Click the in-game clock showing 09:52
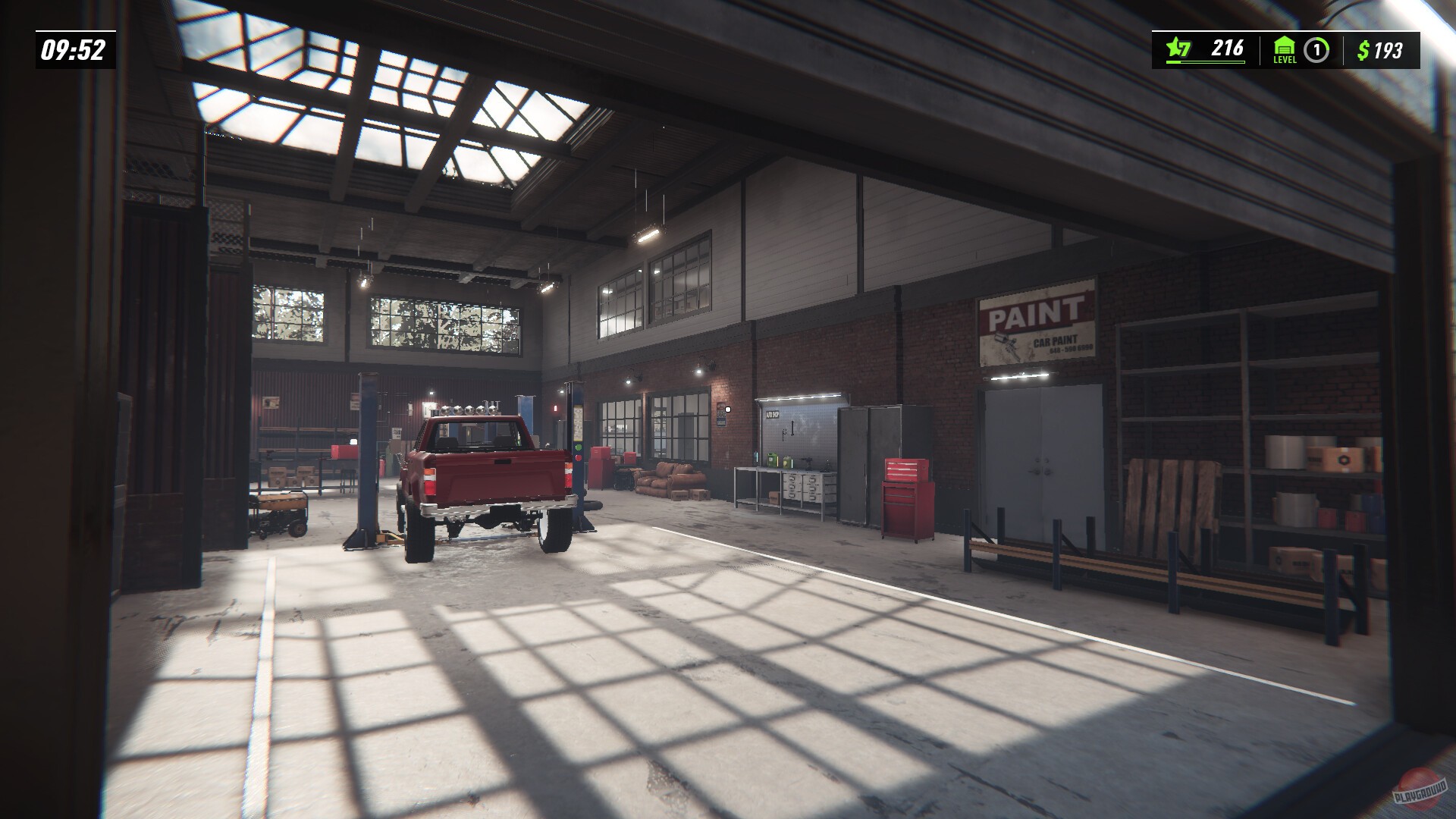Screen dimensions: 1456x819 click(72, 50)
